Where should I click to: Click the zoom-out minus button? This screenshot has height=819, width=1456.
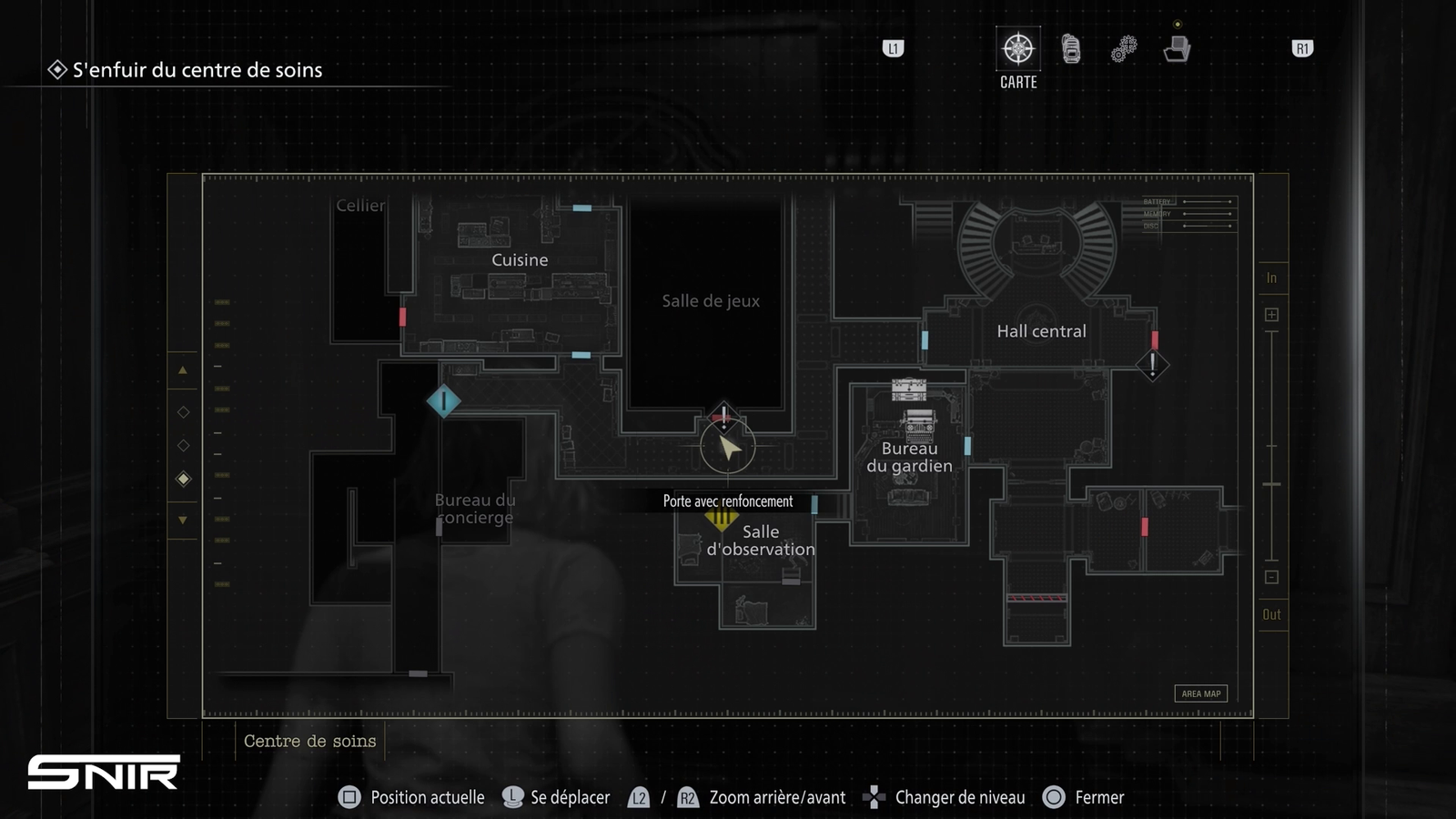point(1271,577)
